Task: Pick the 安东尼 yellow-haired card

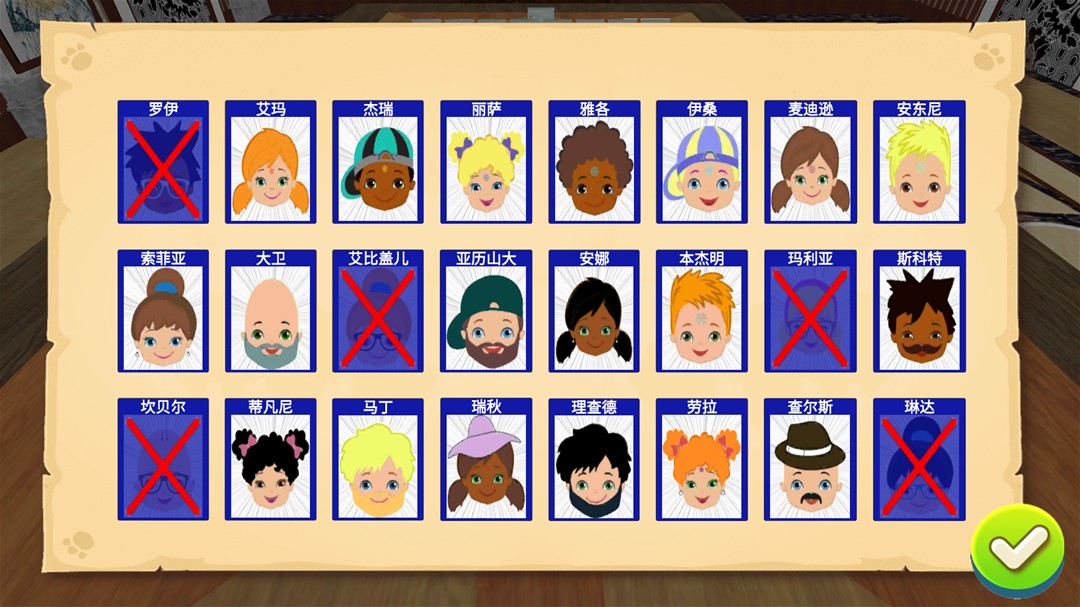Action: (x=919, y=162)
